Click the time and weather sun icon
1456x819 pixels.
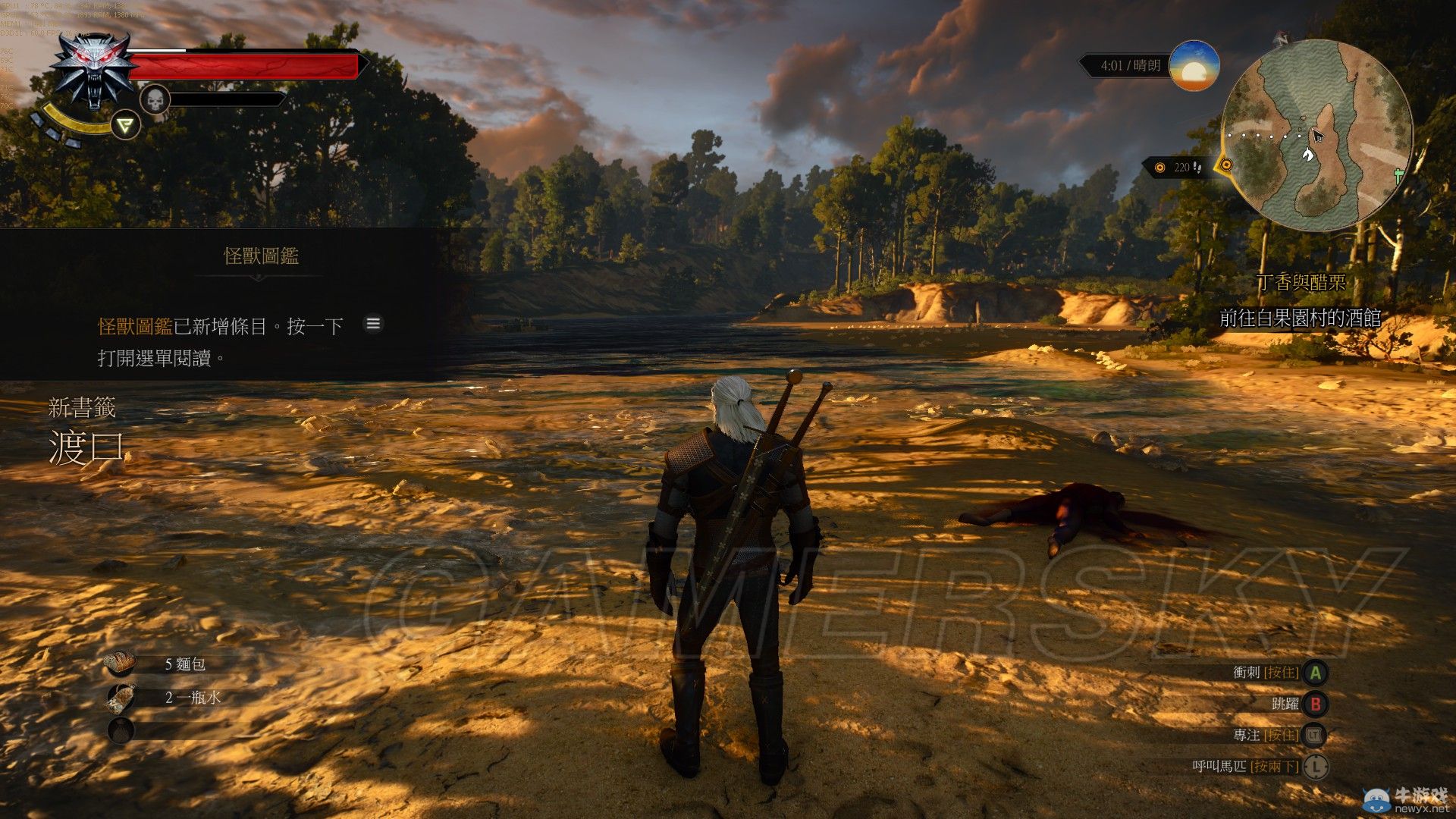[1194, 66]
